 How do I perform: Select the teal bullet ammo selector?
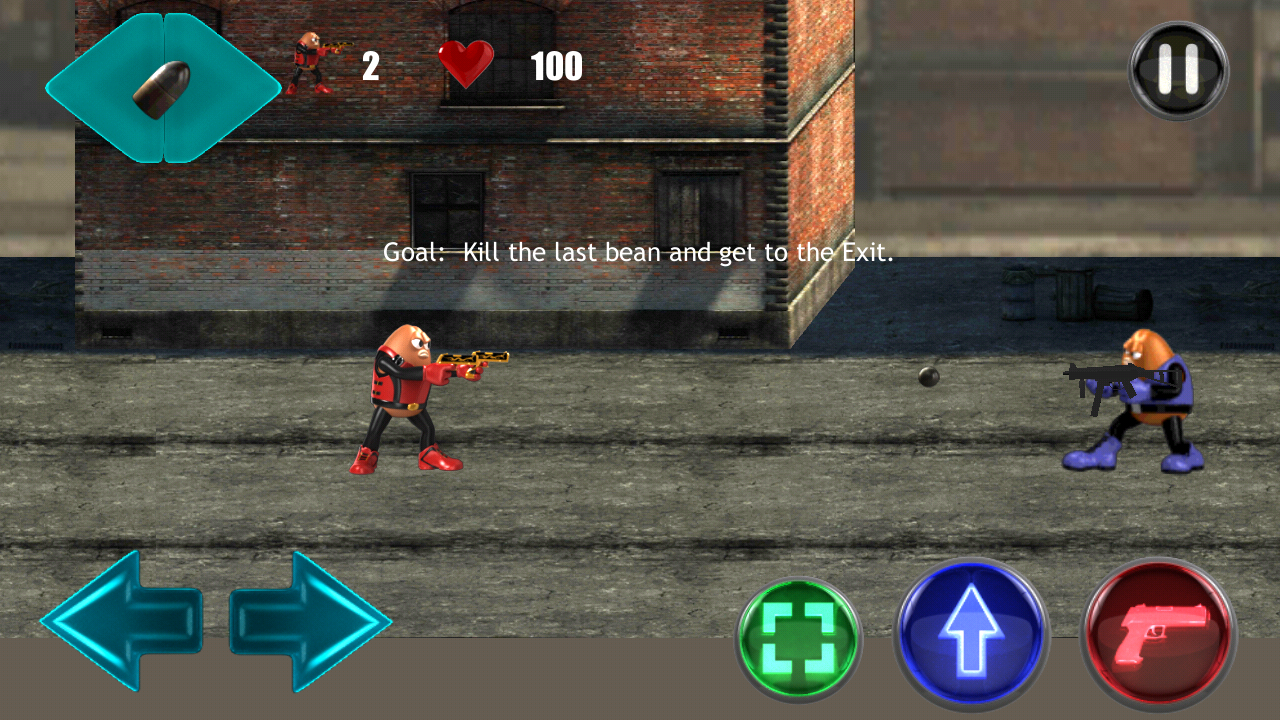tap(163, 88)
